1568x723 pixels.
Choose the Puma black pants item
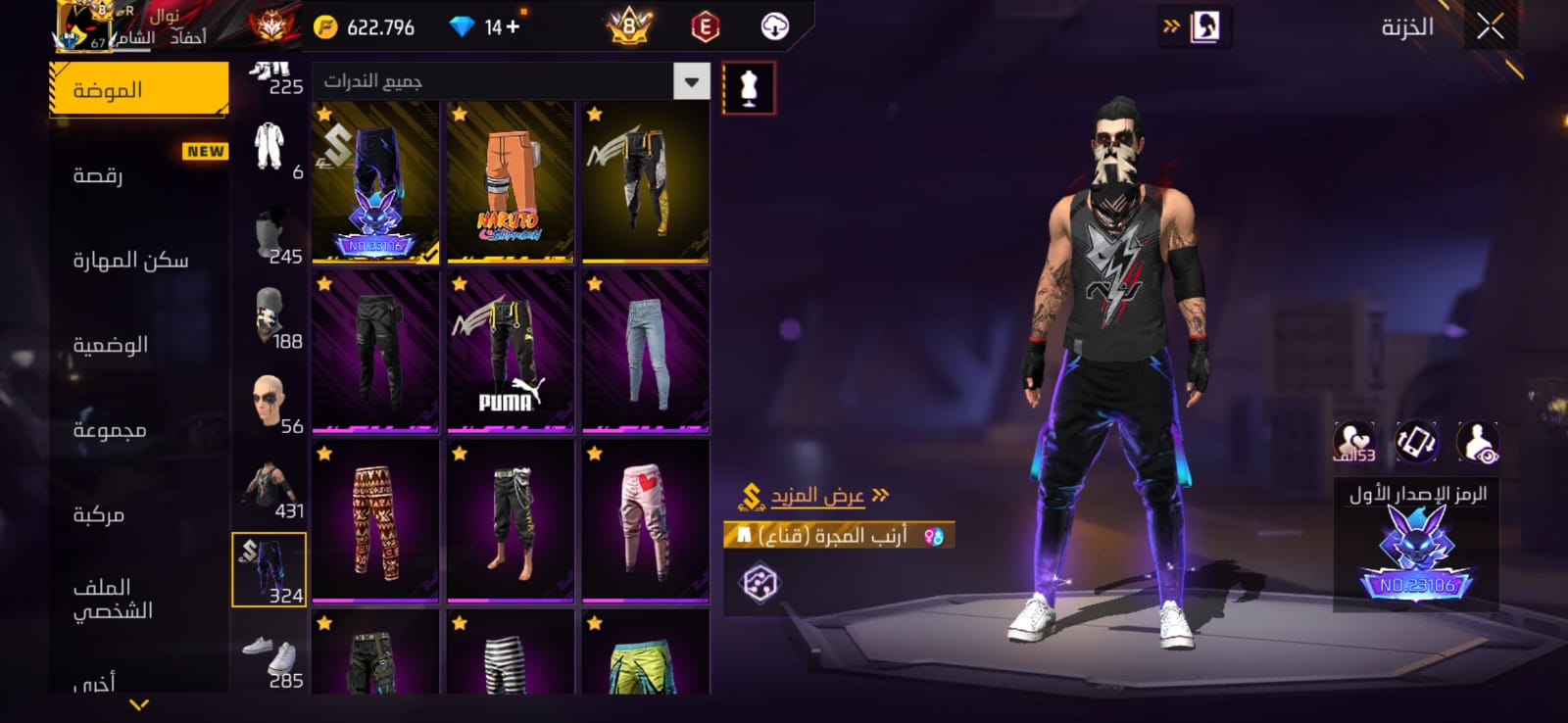(x=510, y=352)
